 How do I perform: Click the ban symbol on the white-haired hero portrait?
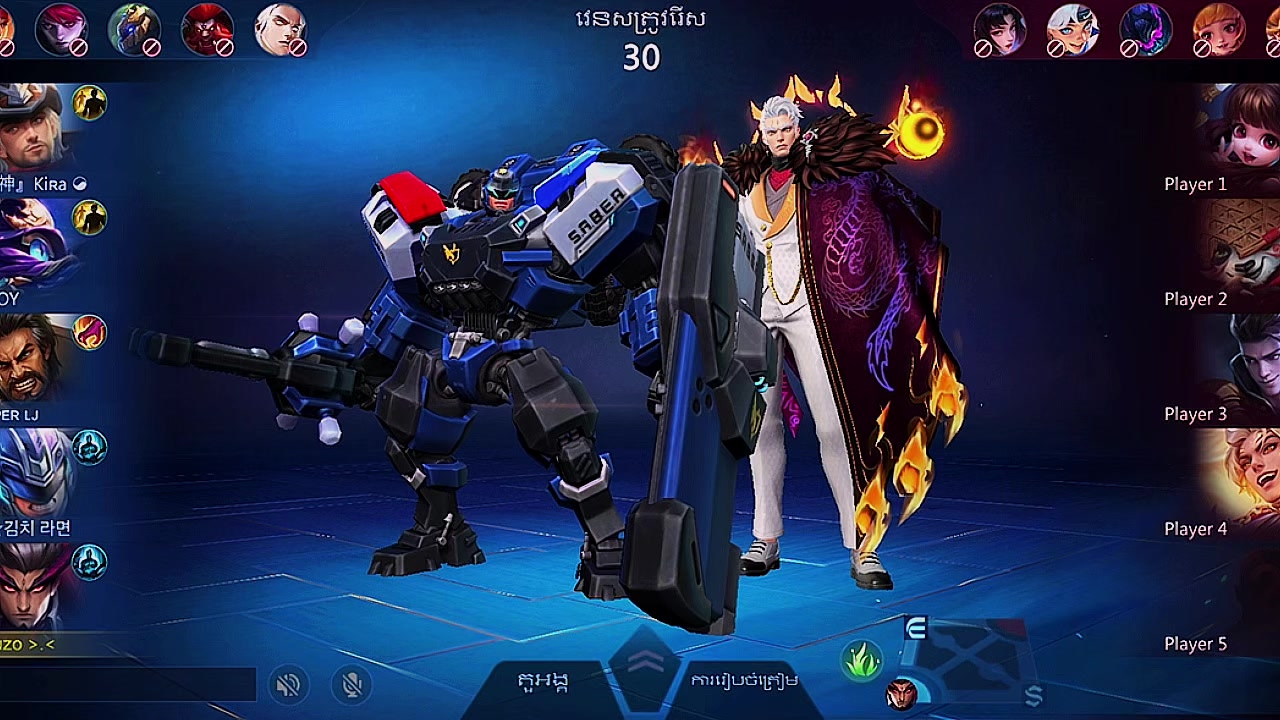click(x=297, y=45)
